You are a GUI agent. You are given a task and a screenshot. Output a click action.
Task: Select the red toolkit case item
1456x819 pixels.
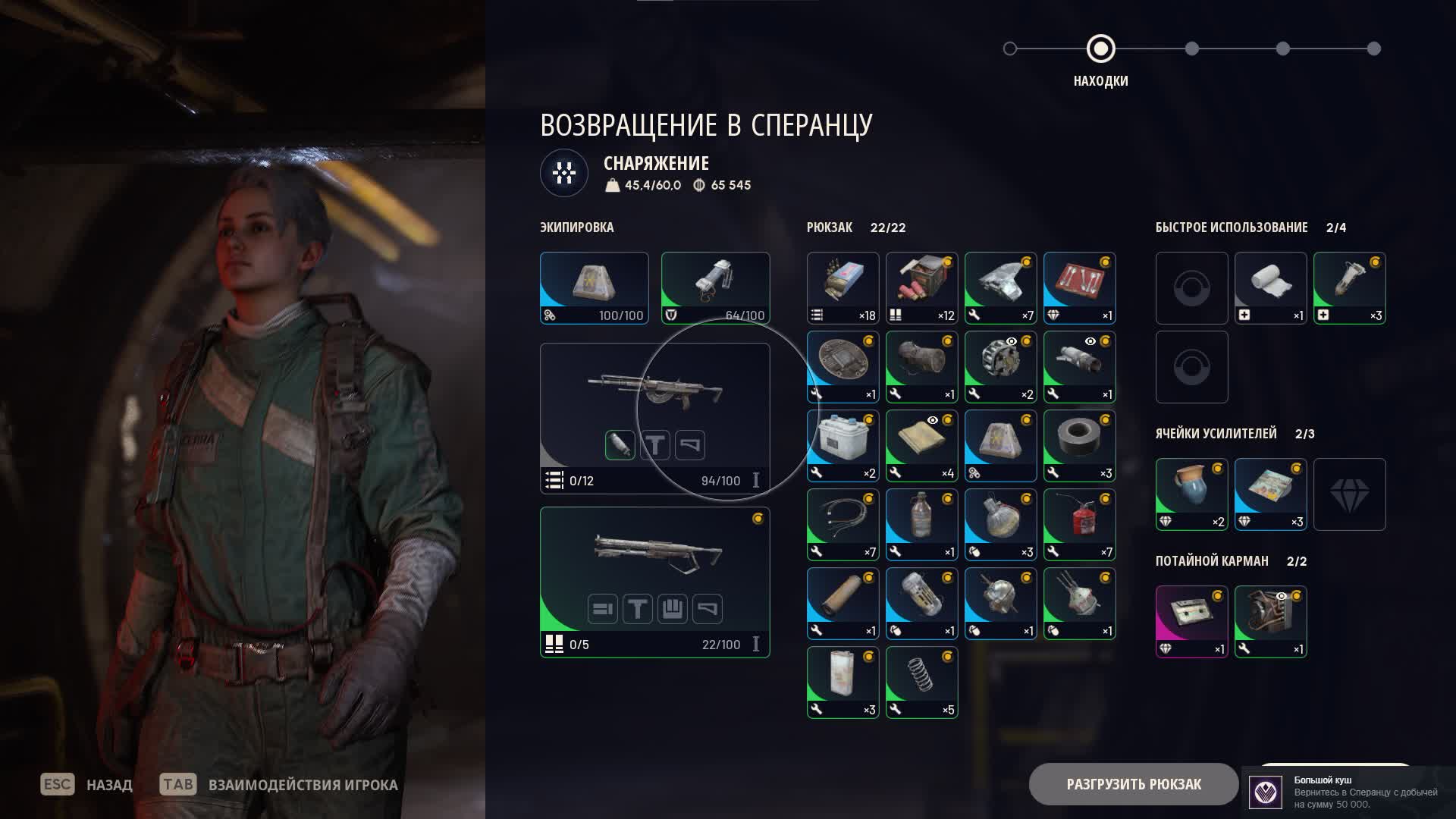(1079, 288)
